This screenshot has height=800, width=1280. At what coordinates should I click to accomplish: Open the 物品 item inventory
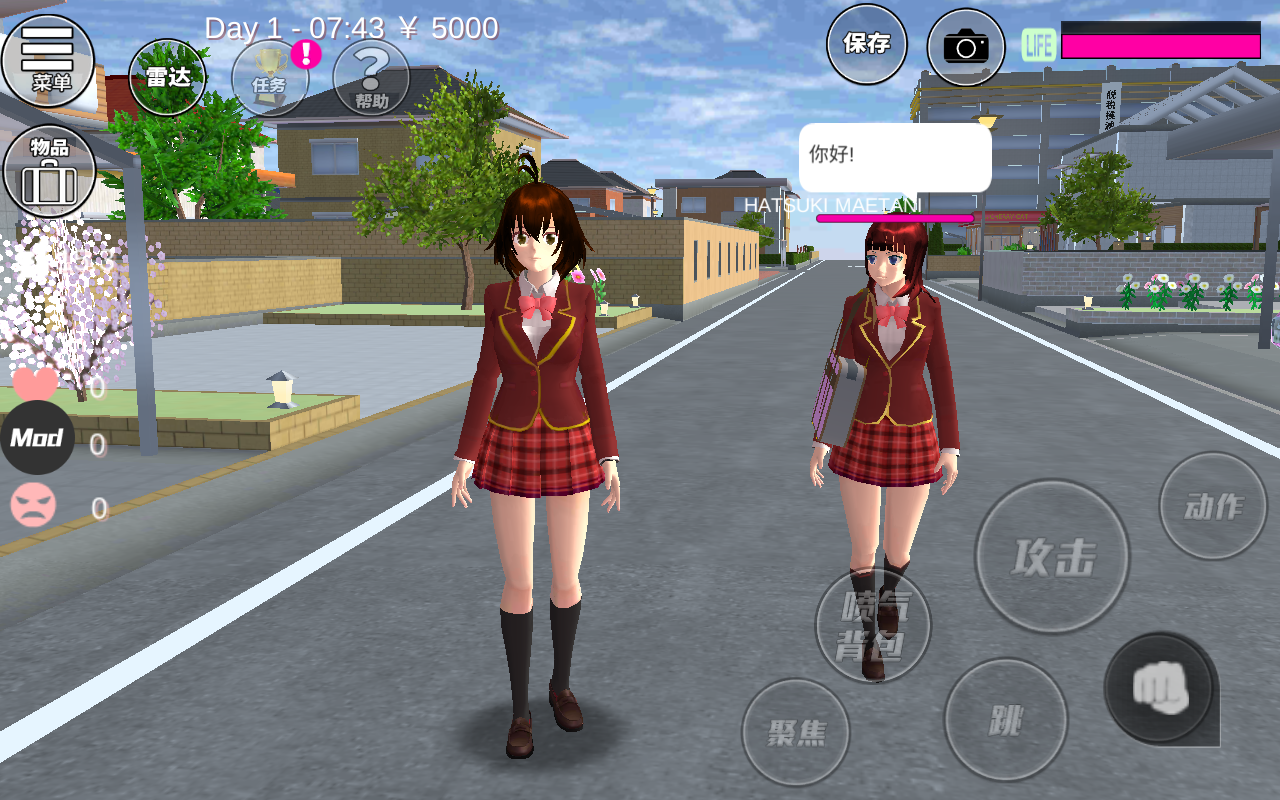(x=49, y=170)
